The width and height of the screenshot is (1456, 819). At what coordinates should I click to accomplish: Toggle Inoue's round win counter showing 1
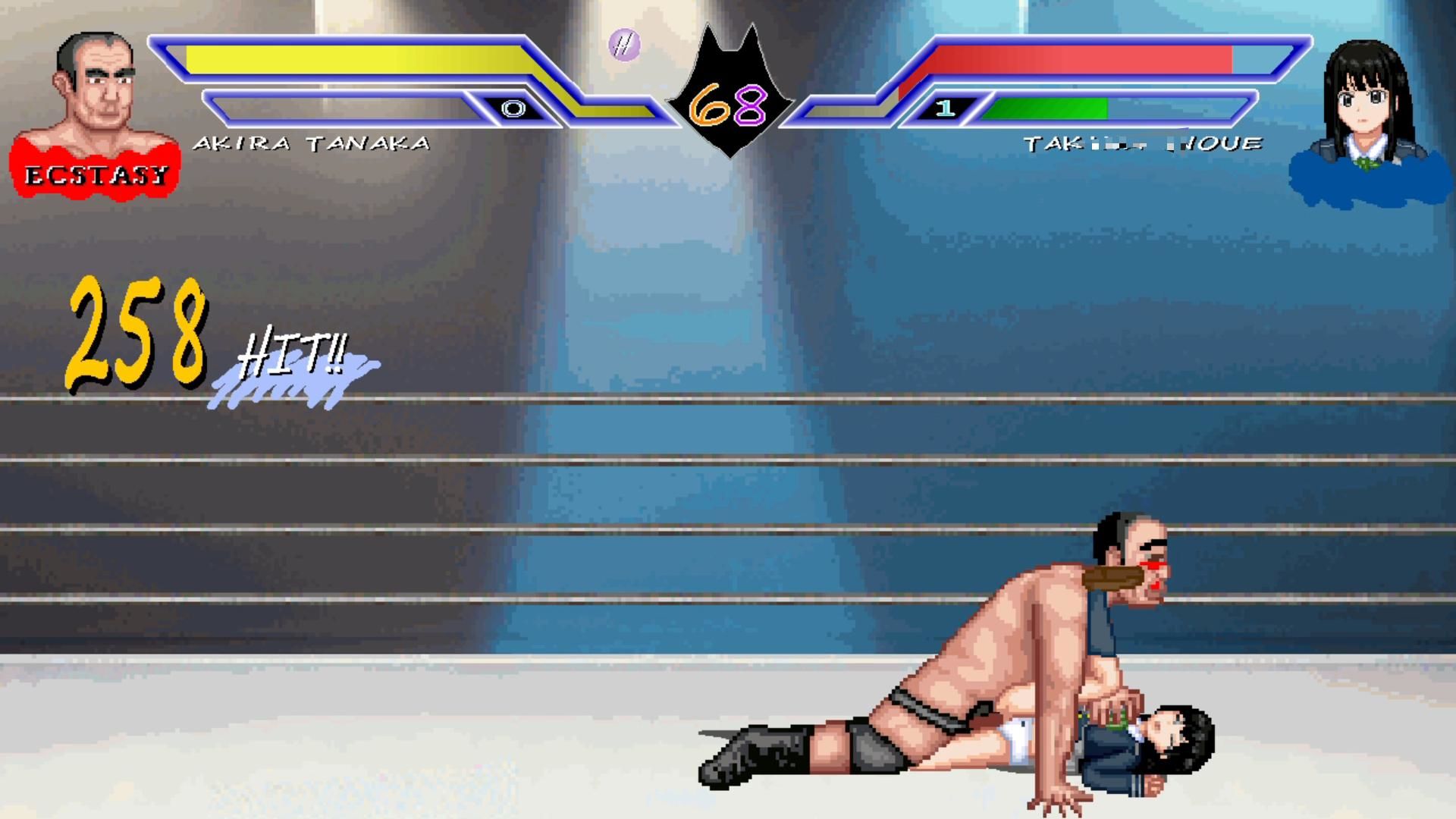point(944,108)
